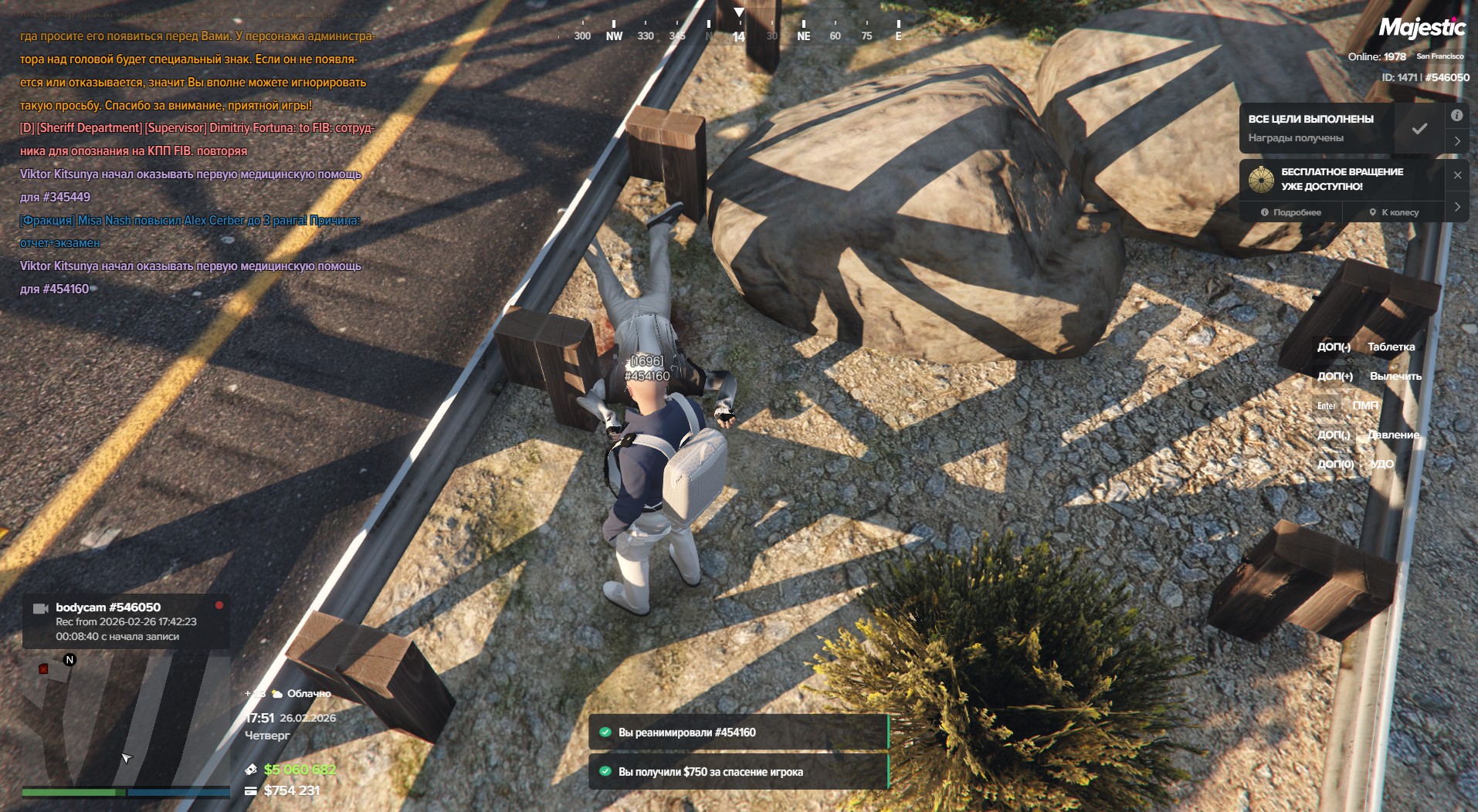This screenshot has height=812, width=1478.
Task: Click the minimap
Action: click(124, 718)
